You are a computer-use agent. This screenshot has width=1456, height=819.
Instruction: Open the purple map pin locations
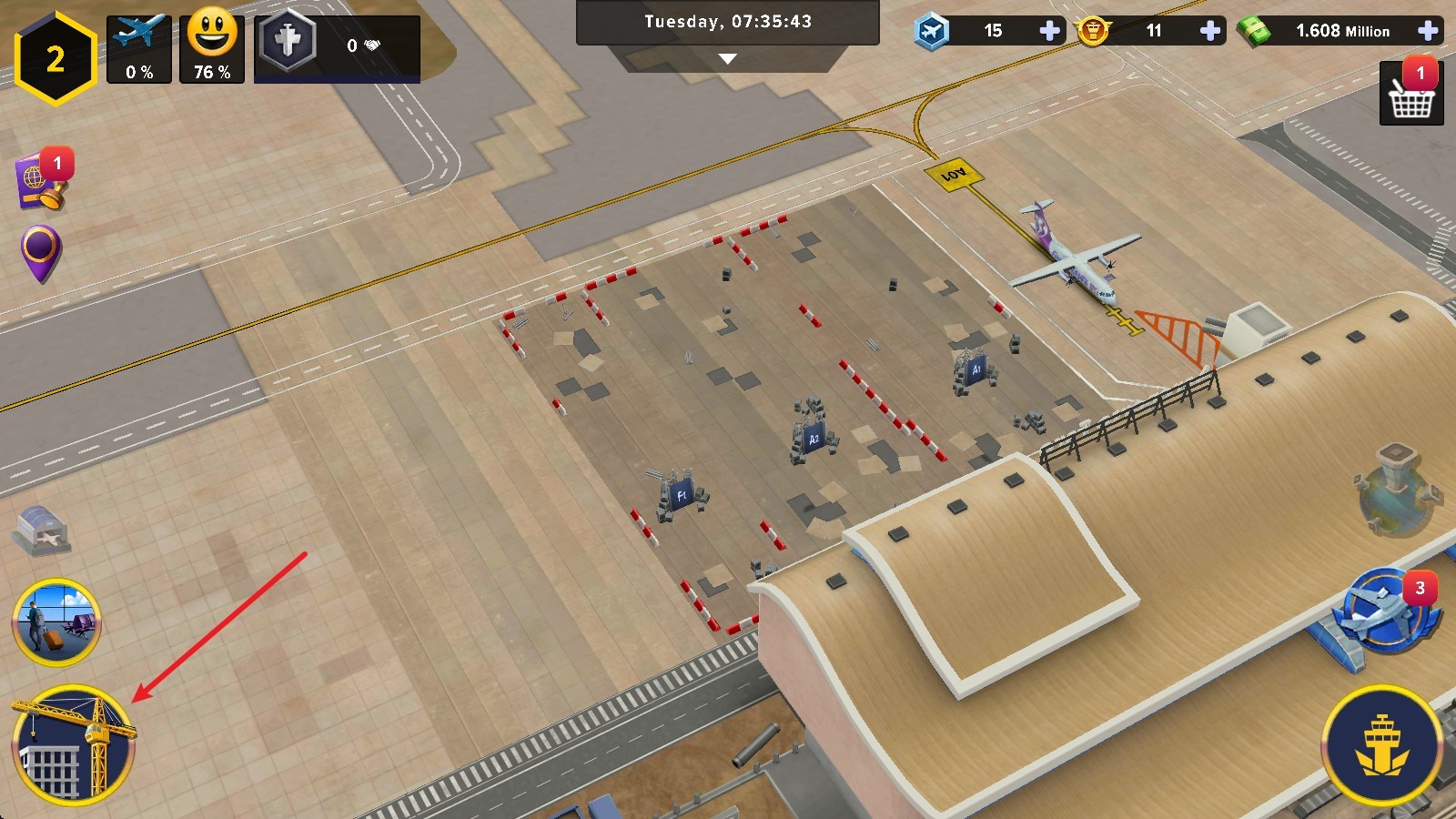pos(41,252)
